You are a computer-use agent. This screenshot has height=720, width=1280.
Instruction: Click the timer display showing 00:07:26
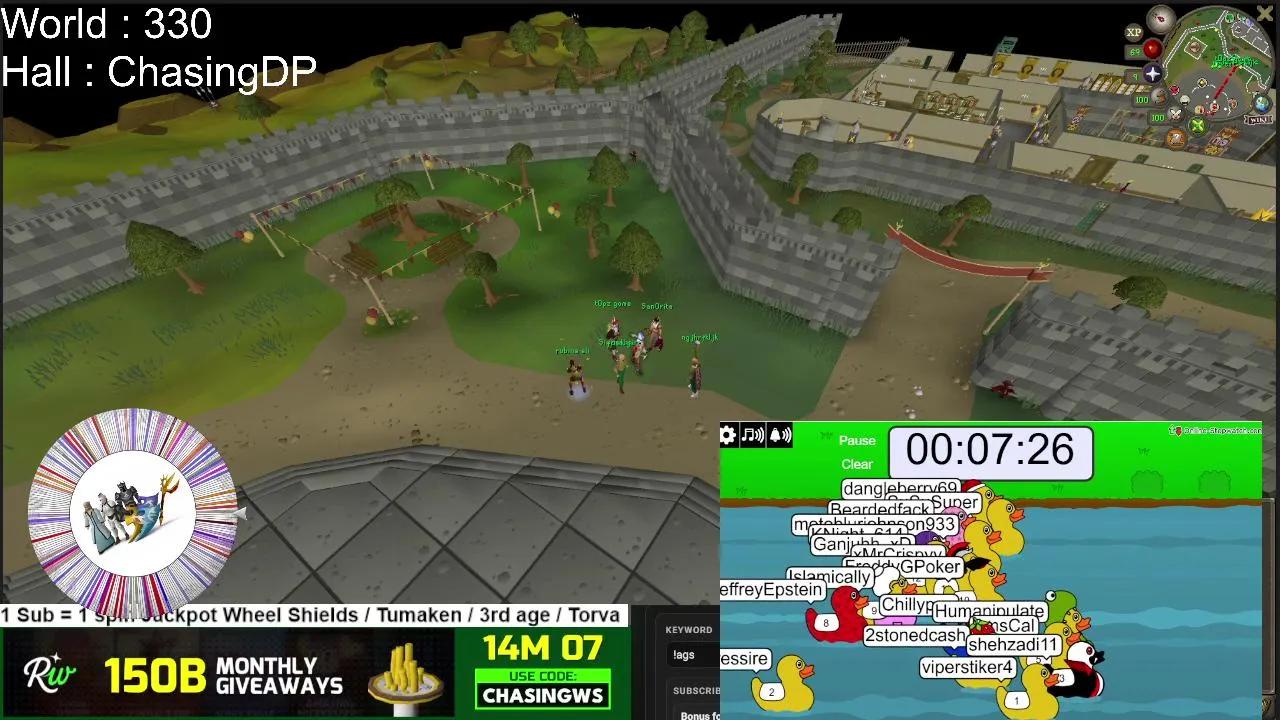click(x=988, y=451)
